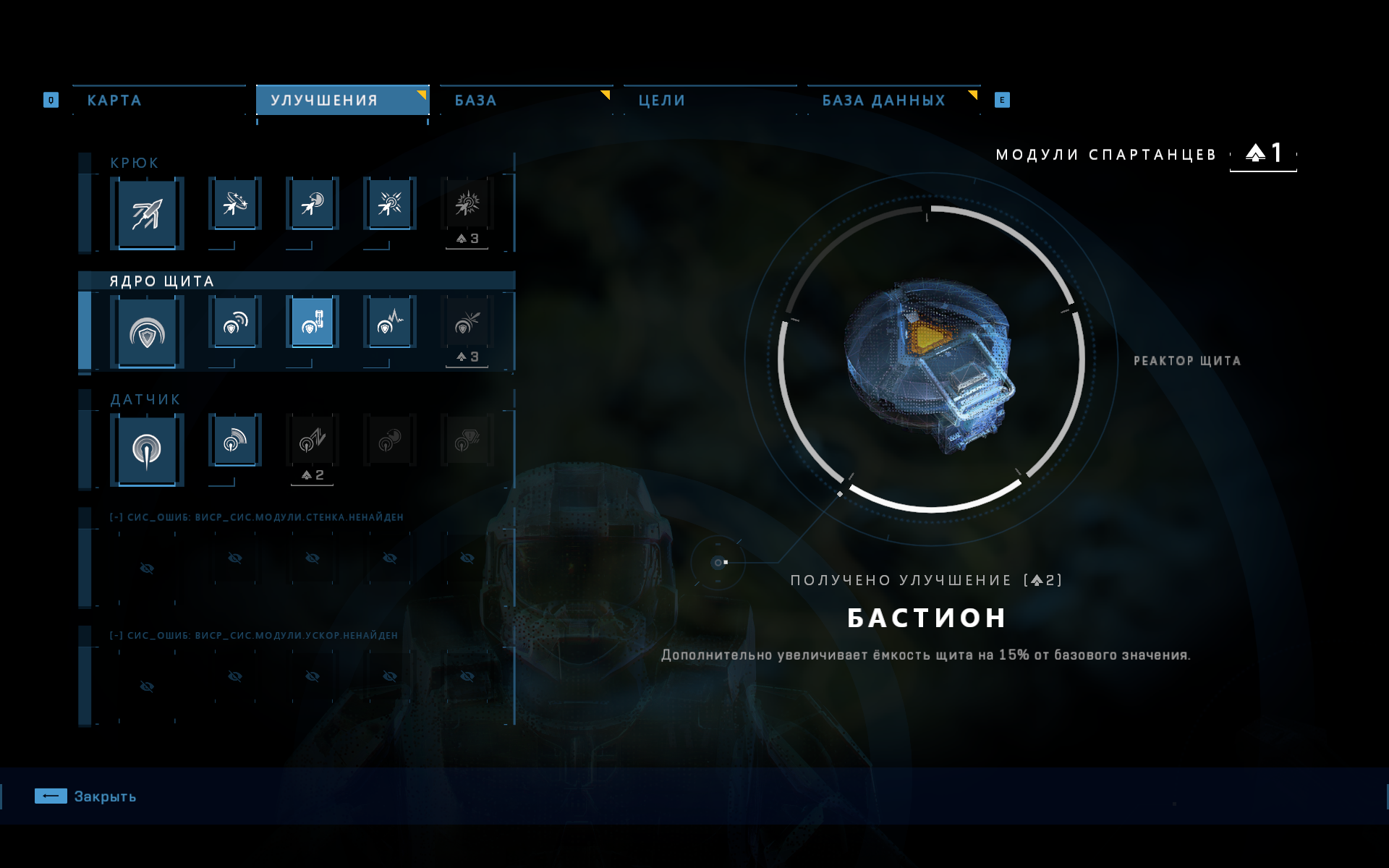
Task: Select the base threat sensor icon
Action: coord(147,451)
